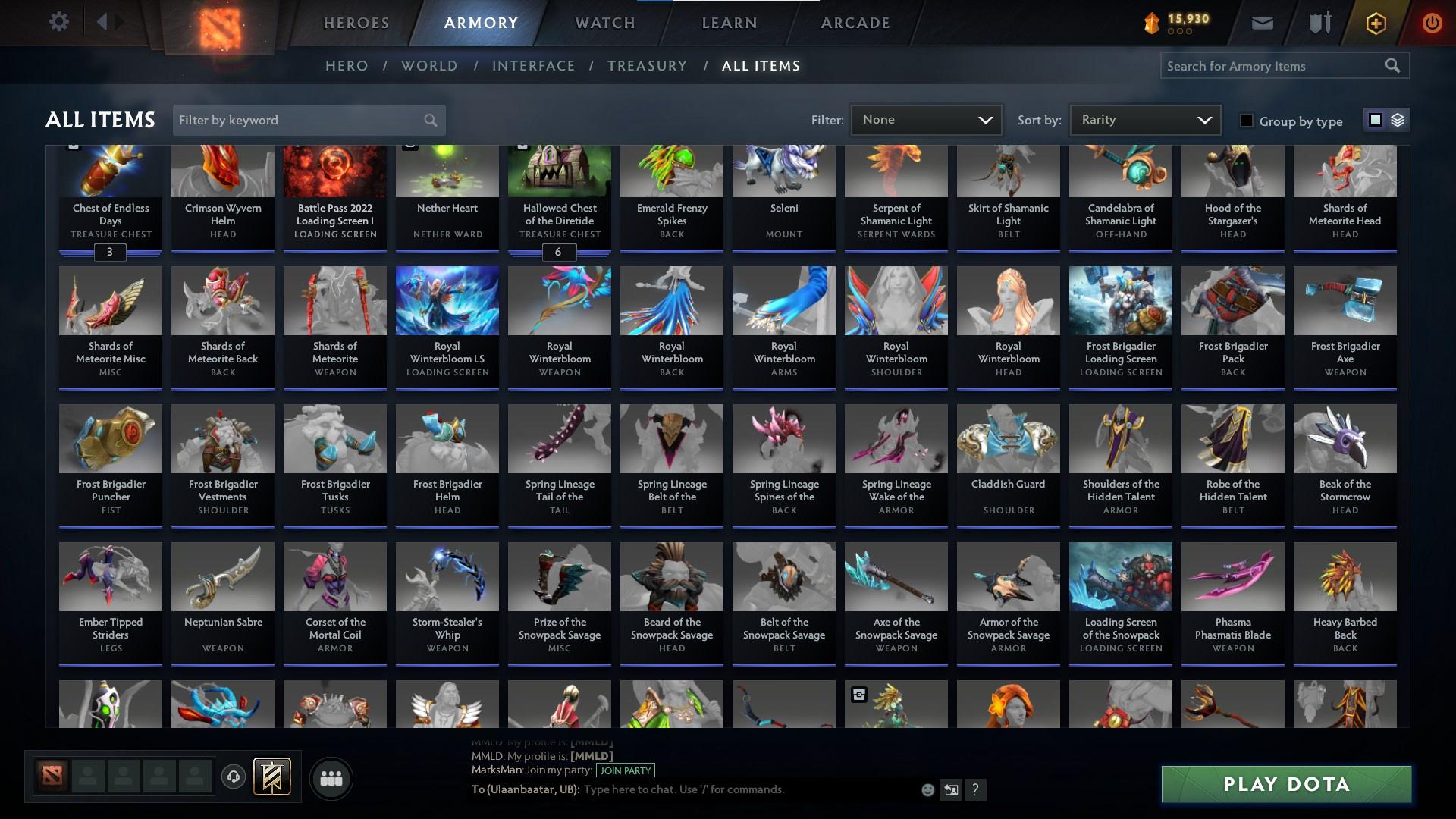
Task: Open the Sort by Rarity dropdown
Action: click(1144, 119)
